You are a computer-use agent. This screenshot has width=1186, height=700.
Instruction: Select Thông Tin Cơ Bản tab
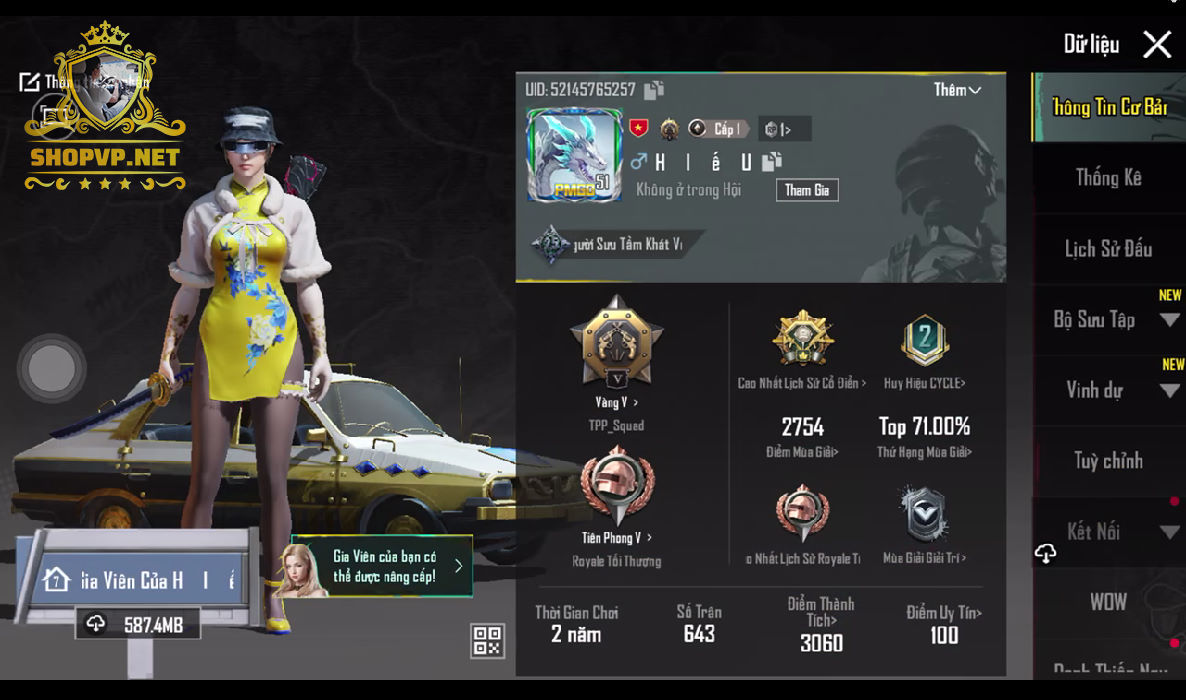click(x=1109, y=107)
